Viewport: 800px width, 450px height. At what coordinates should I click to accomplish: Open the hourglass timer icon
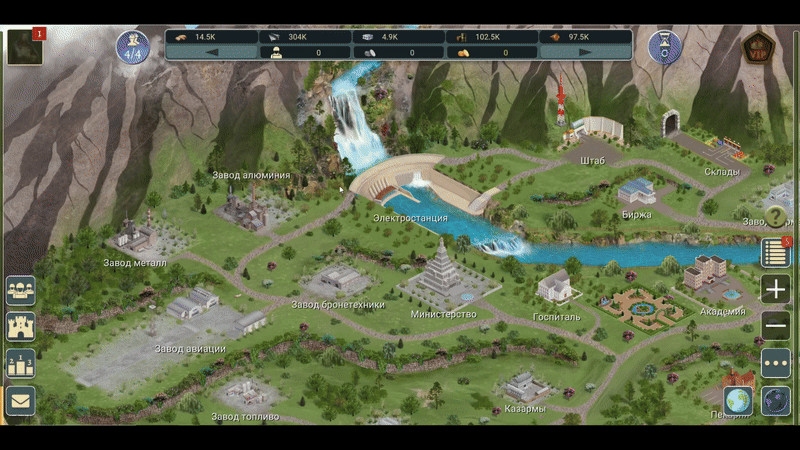(x=664, y=46)
